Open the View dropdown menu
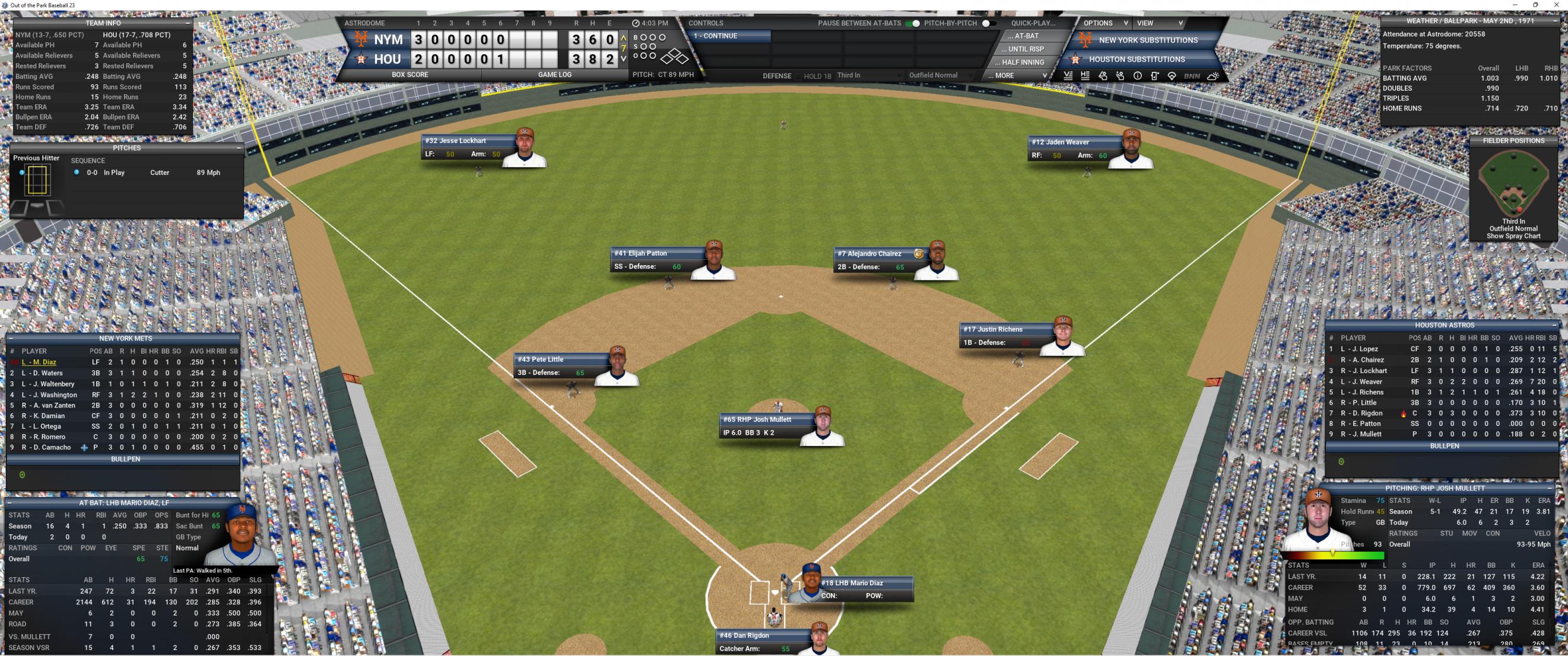This screenshot has width=1568, height=656. click(x=1160, y=23)
